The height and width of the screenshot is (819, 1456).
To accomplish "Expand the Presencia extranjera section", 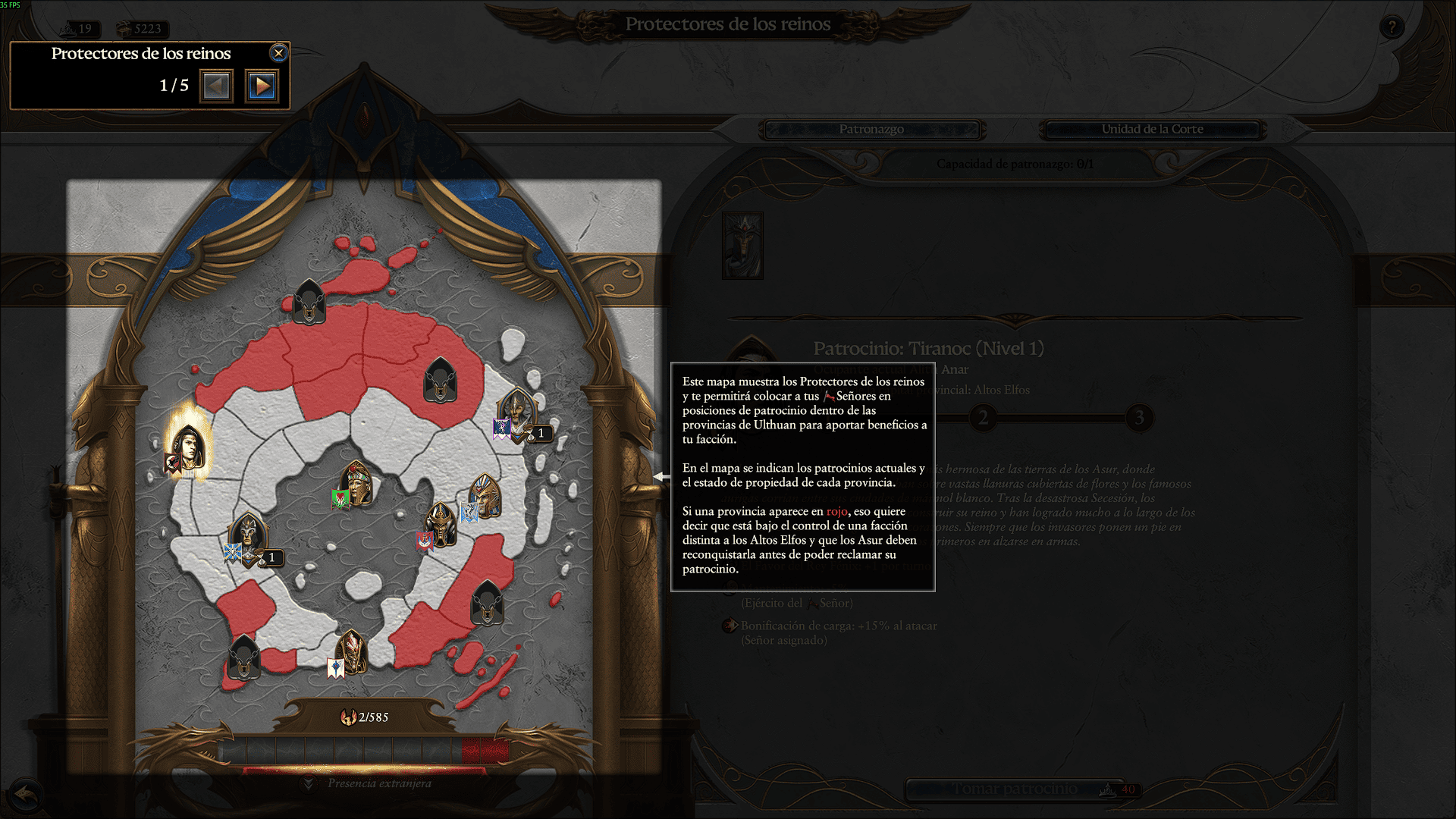I will (x=308, y=783).
